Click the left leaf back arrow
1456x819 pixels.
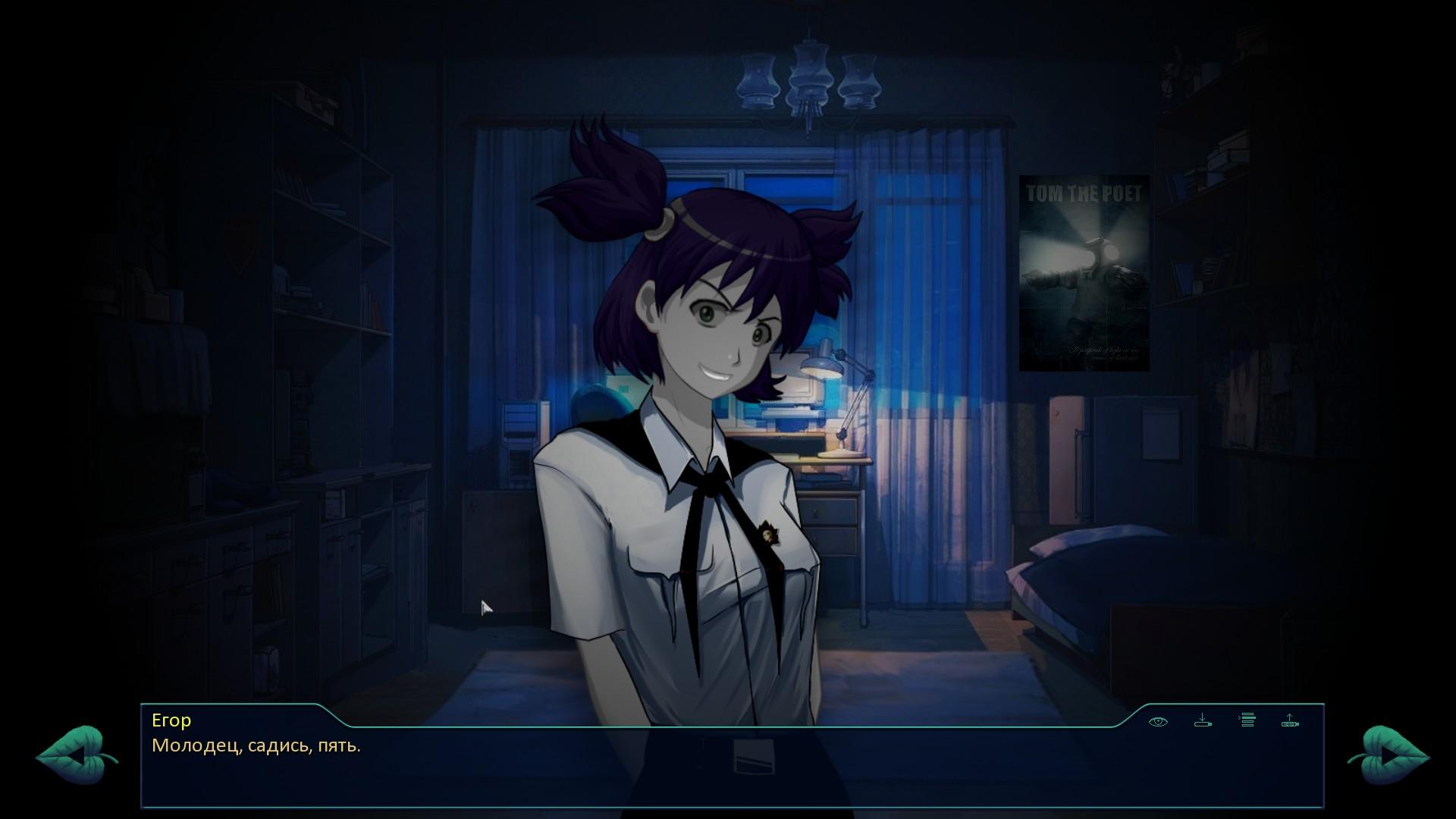76,755
